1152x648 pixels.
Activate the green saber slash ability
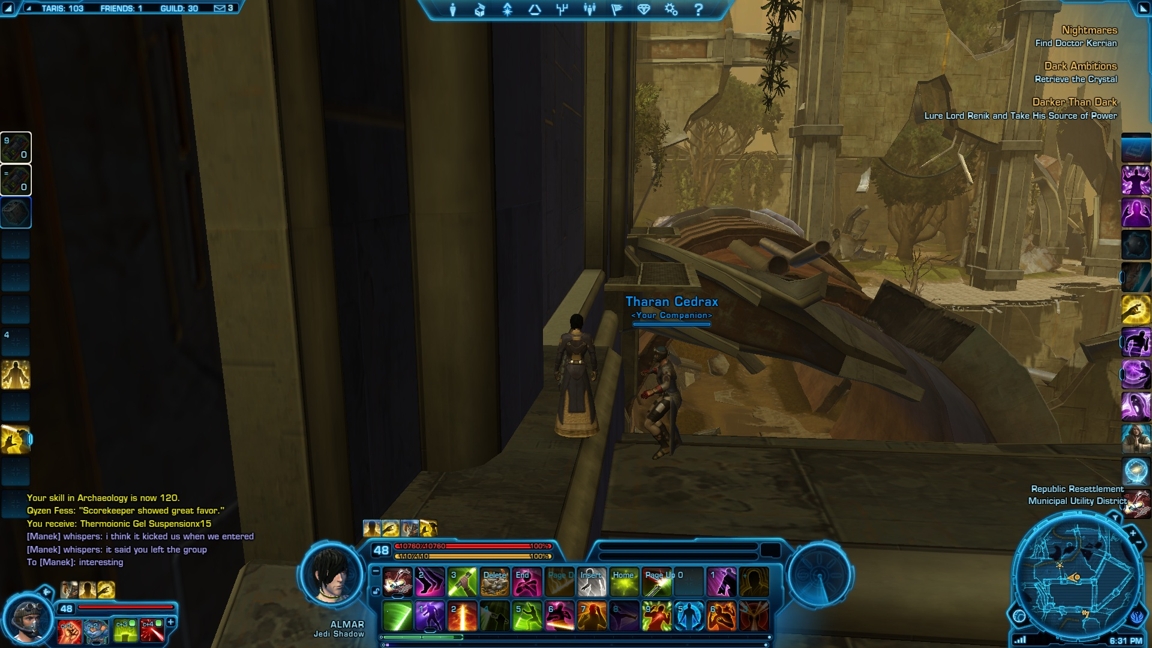tap(397, 616)
